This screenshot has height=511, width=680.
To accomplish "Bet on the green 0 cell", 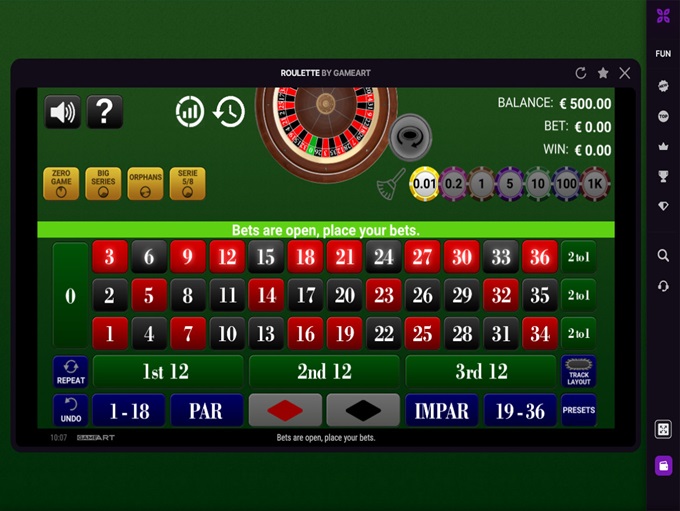I will (x=70, y=296).
